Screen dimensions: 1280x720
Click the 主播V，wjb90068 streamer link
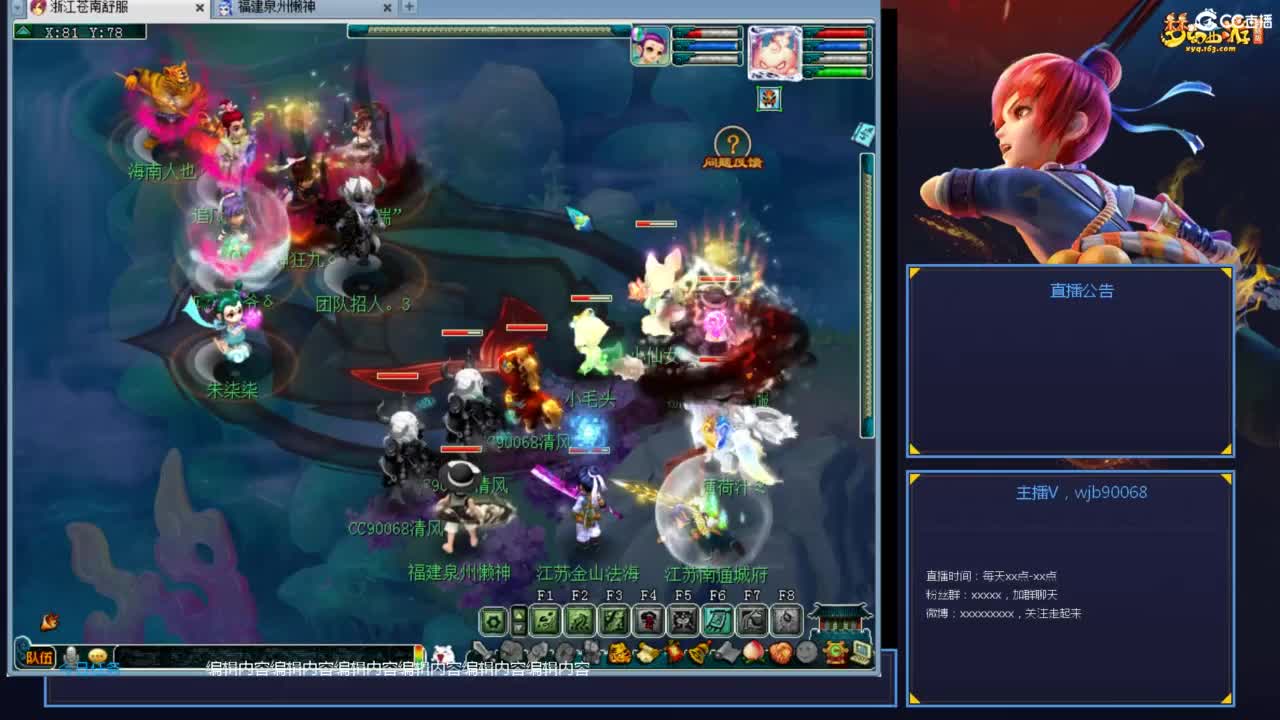1070,492
